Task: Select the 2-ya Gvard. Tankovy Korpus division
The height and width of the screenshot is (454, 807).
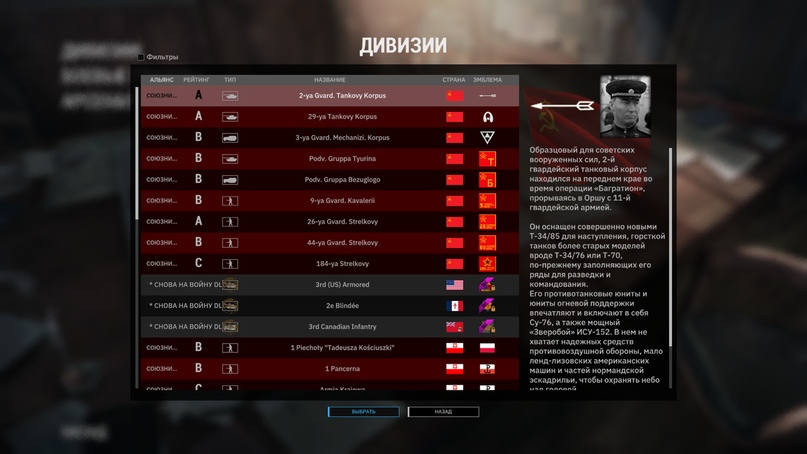Action: (329, 96)
